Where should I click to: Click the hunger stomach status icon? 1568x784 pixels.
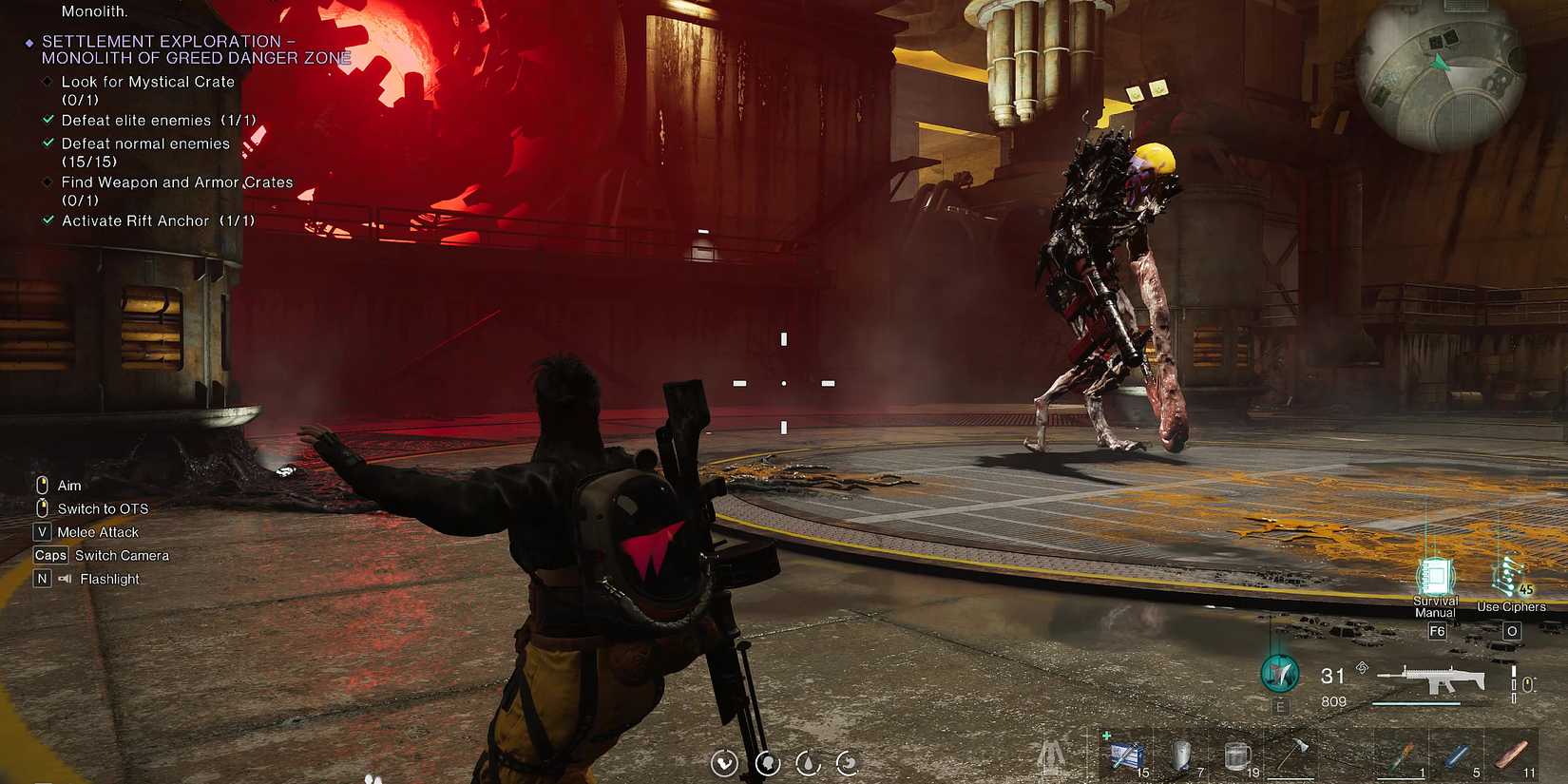click(847, 761)
